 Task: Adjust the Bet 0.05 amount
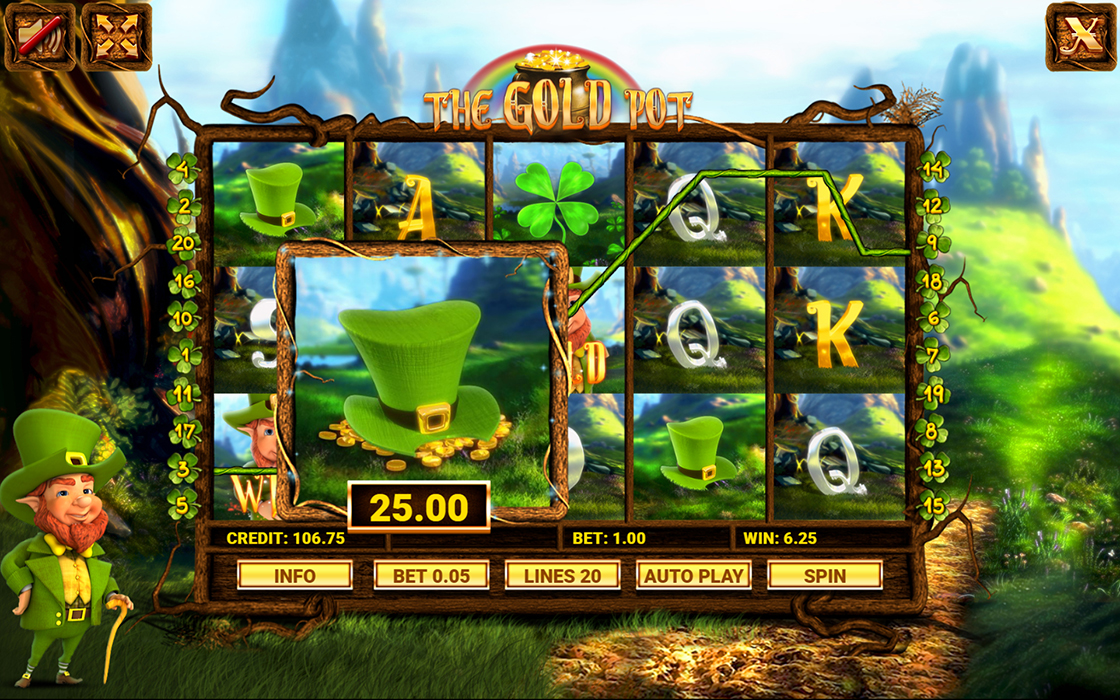[431, 575]
